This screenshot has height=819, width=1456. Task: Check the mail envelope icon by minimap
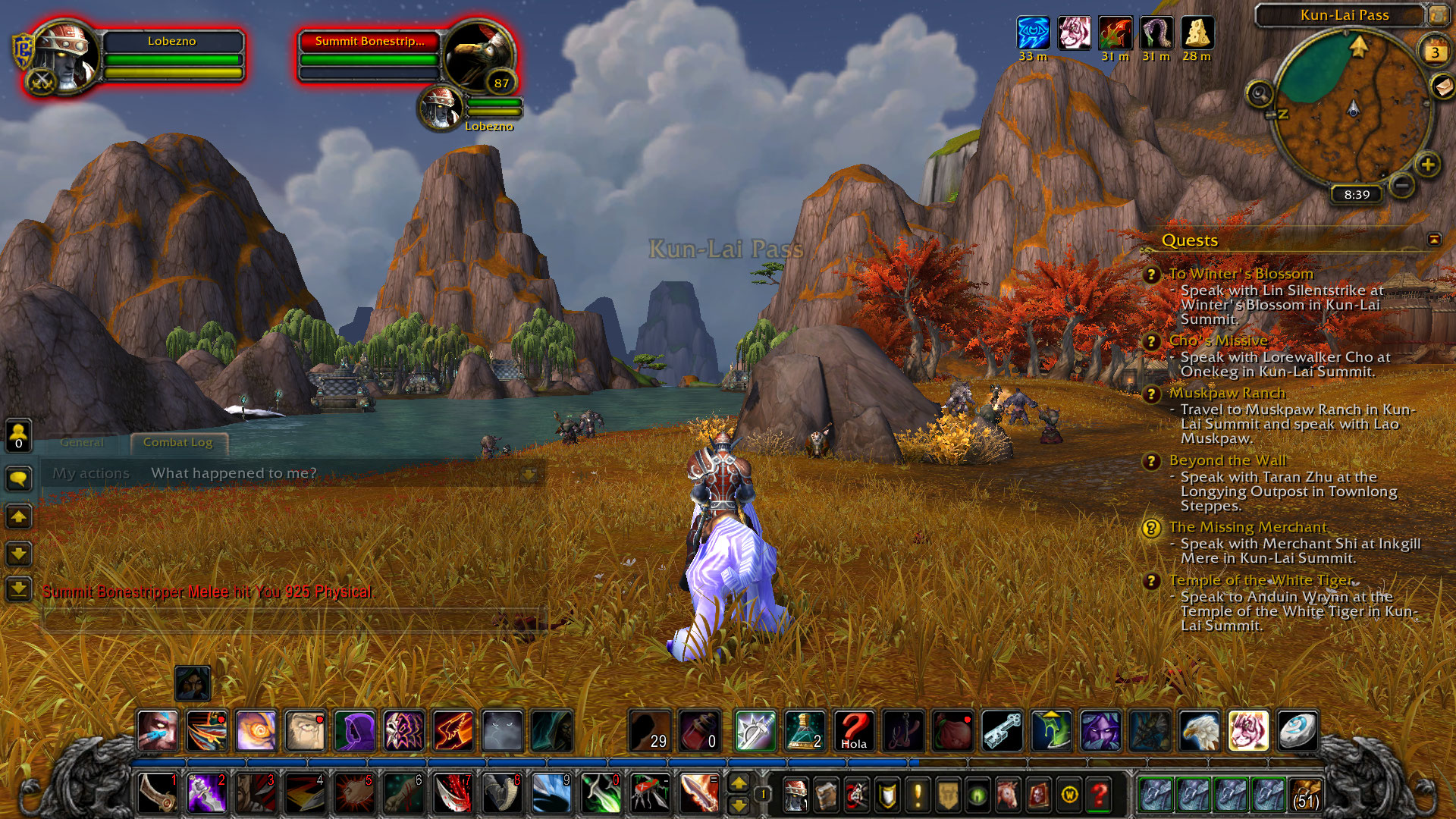(1443, 86)
